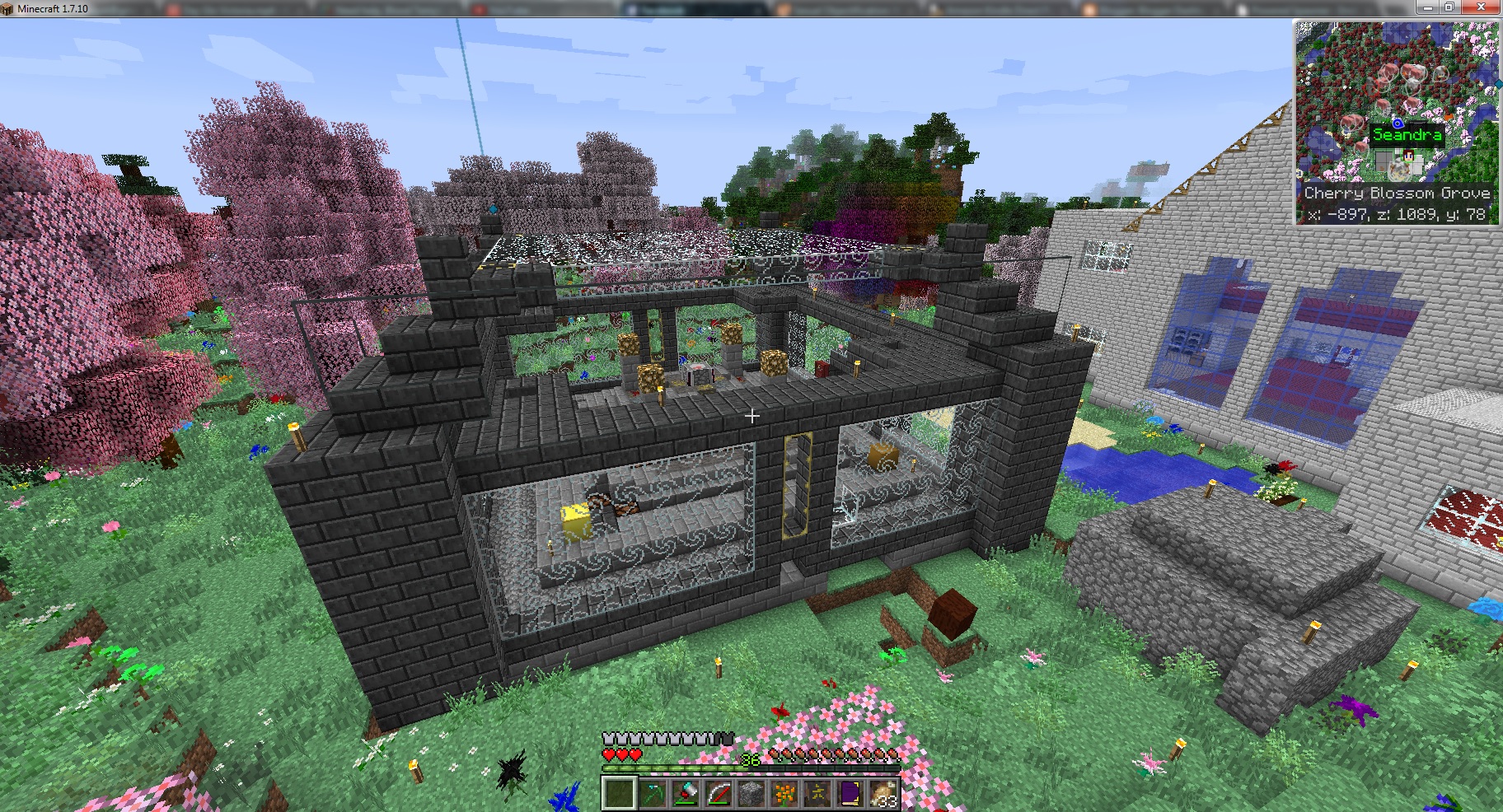Viewport: 1503px width, 812px height.
Task: Pick the orange flower hotbar slot
Action: [x=784, y=794]
